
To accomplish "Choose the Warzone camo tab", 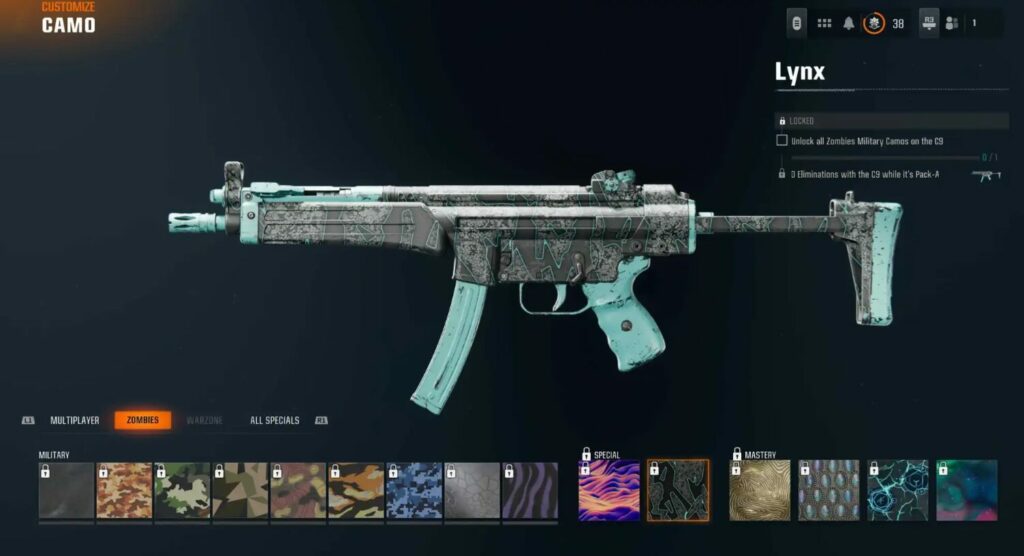I will pyautogui.click(x=205, y=421).
